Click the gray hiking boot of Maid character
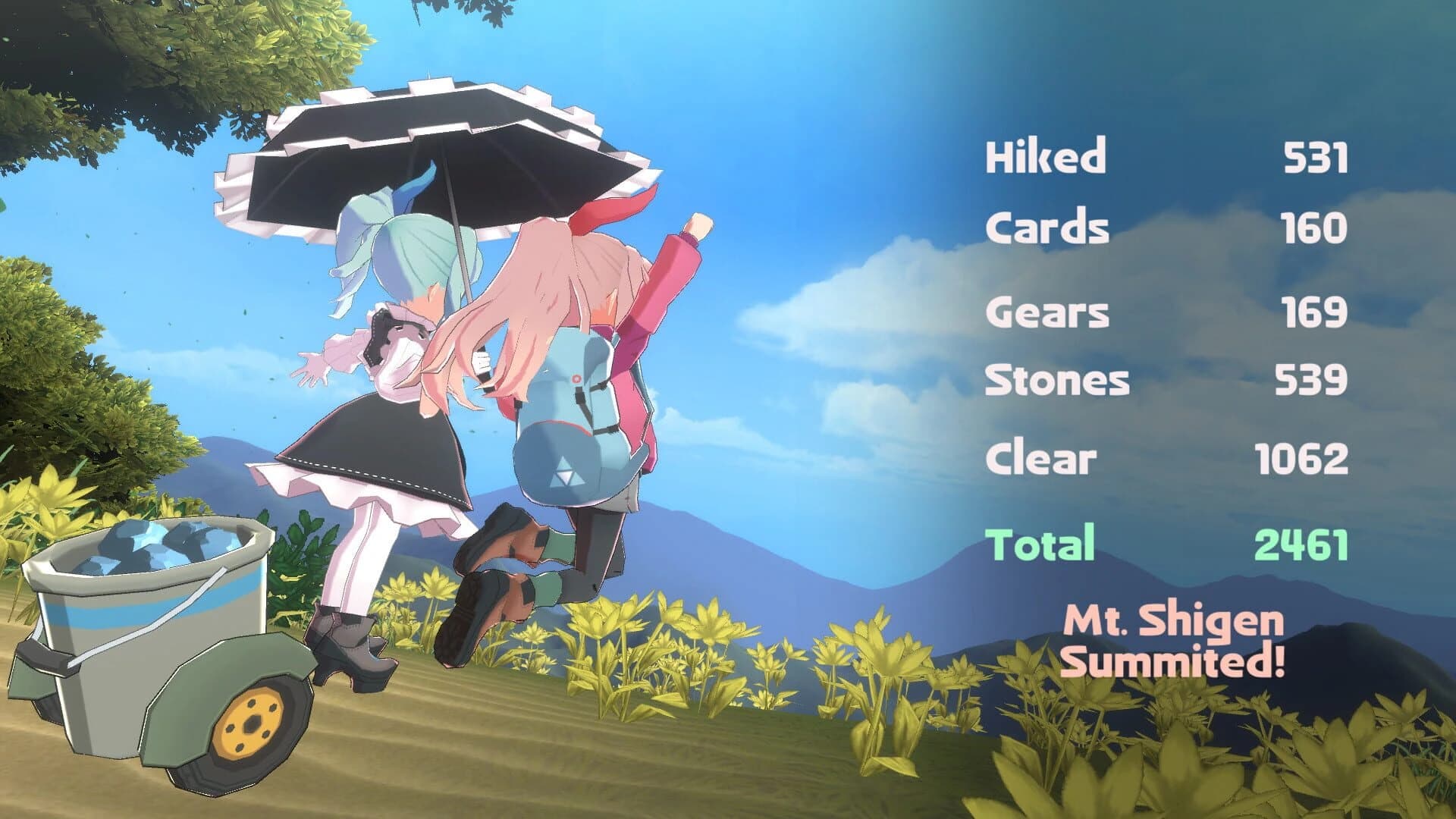Image resolution: width=1456 pixels, height=819 pixels. coord(349,645)
